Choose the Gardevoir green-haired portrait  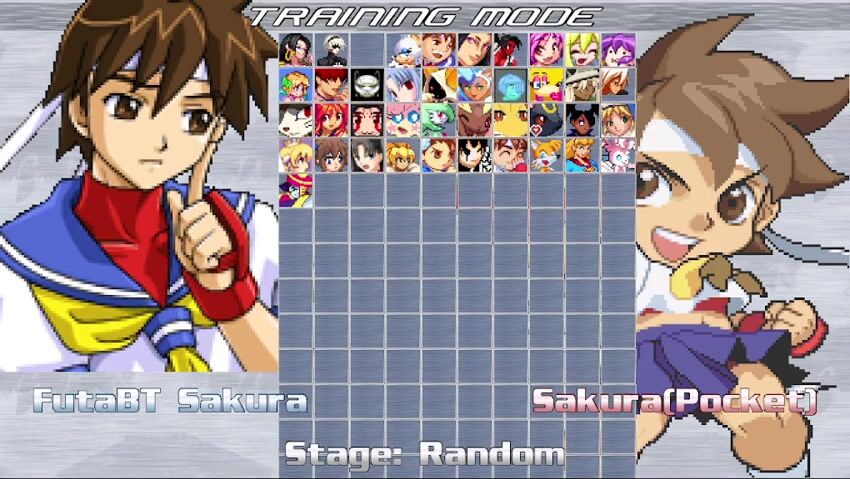point(439,119)
